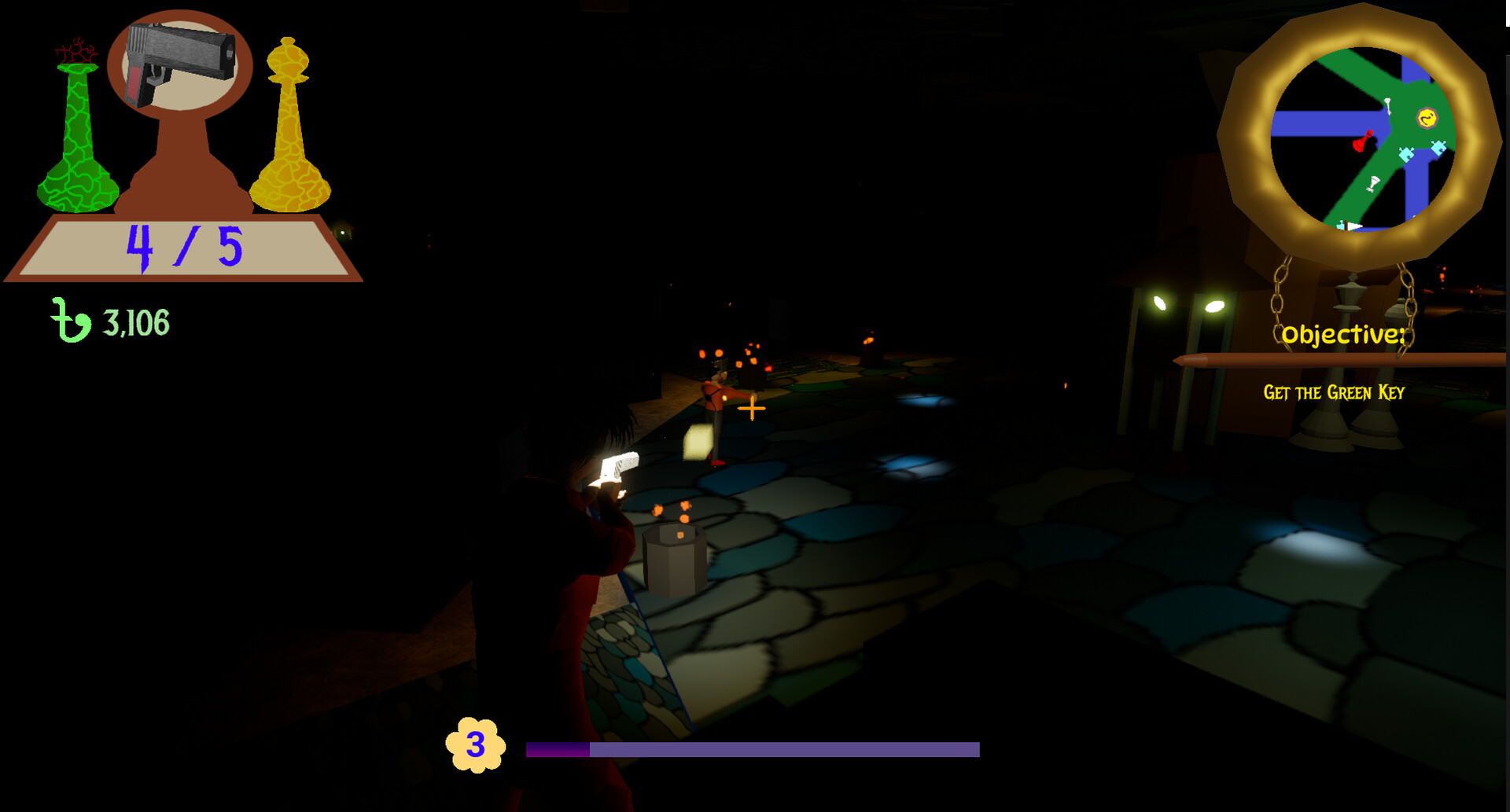Click the 3,106 currency amount text
This screenshot has width=1510, height=812.
point(135,320)
